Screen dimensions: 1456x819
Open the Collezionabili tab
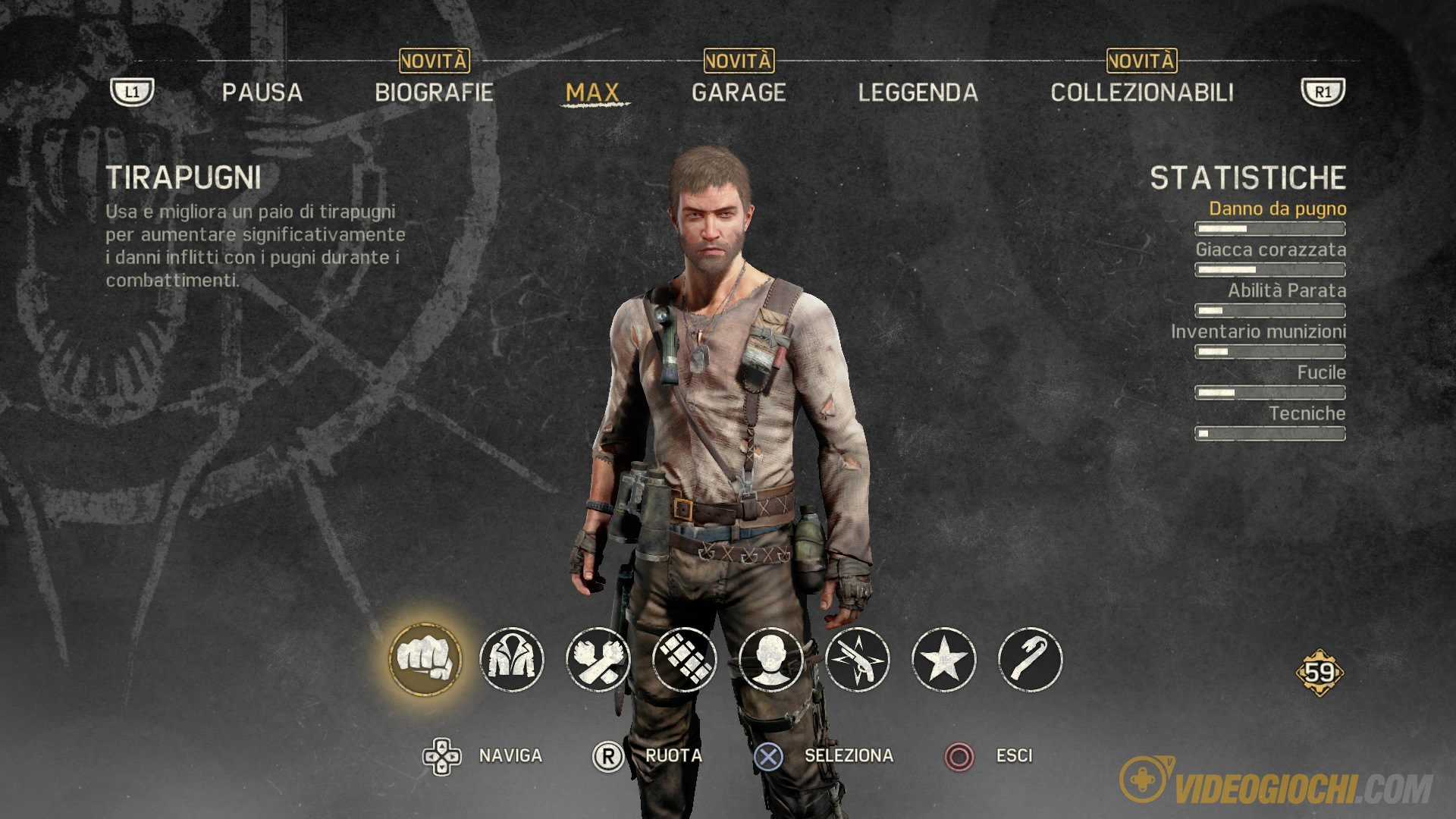[1141, 93]
